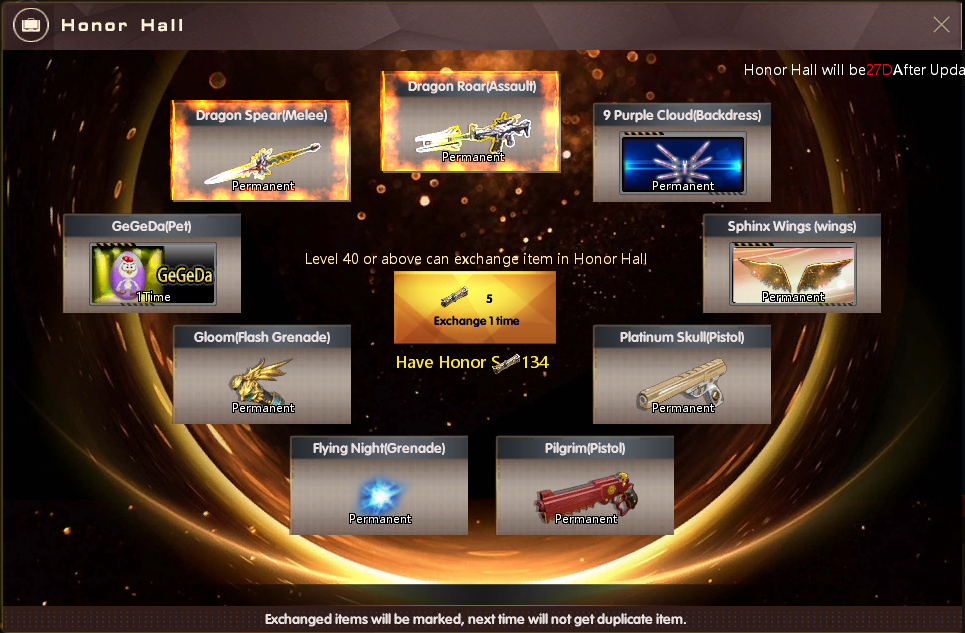Pick the Flying Night grenade
Viewport: 965px width, 633px height.
[379, 485]
